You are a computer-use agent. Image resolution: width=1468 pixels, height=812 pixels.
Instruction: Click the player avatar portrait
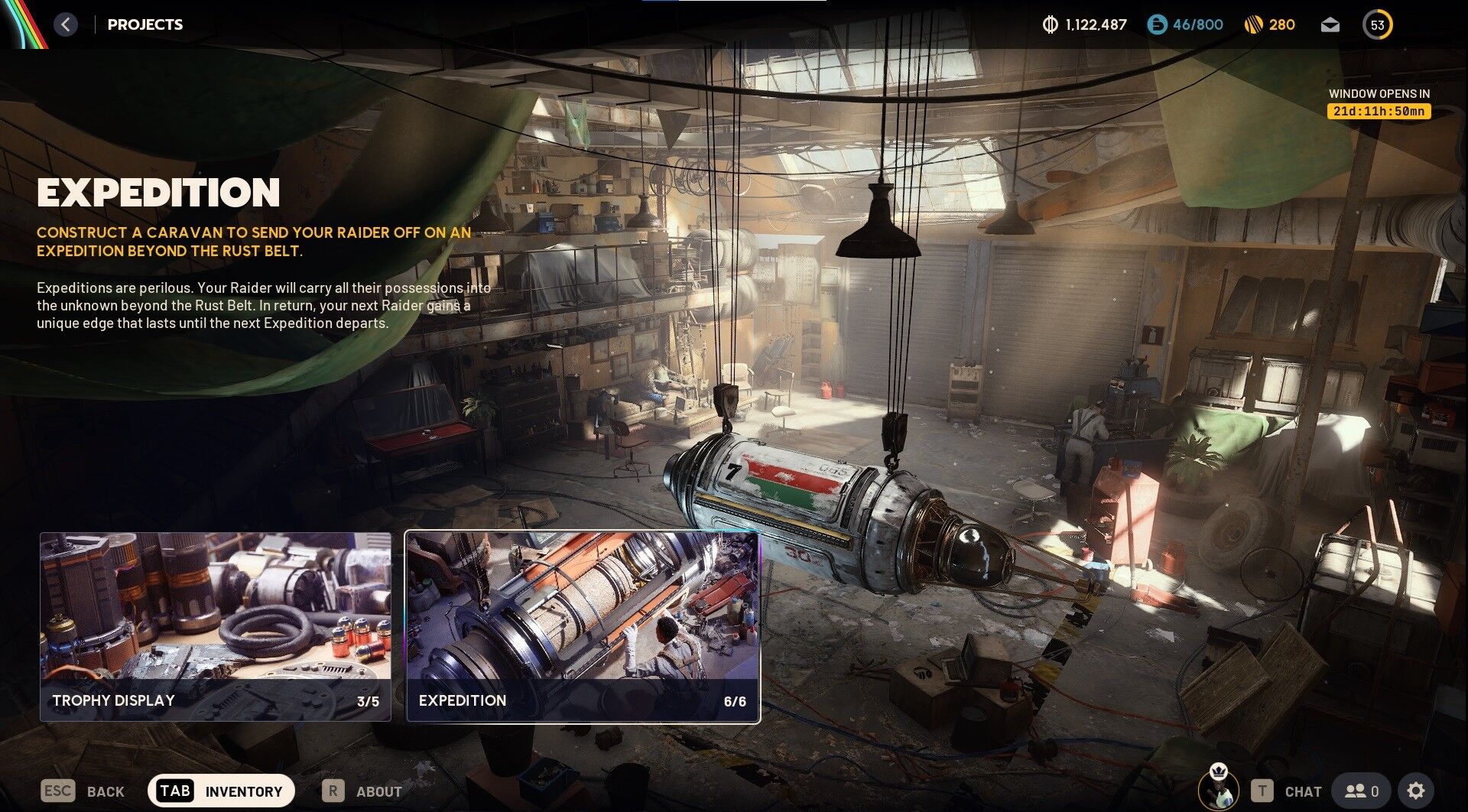tap(1218, 786)
